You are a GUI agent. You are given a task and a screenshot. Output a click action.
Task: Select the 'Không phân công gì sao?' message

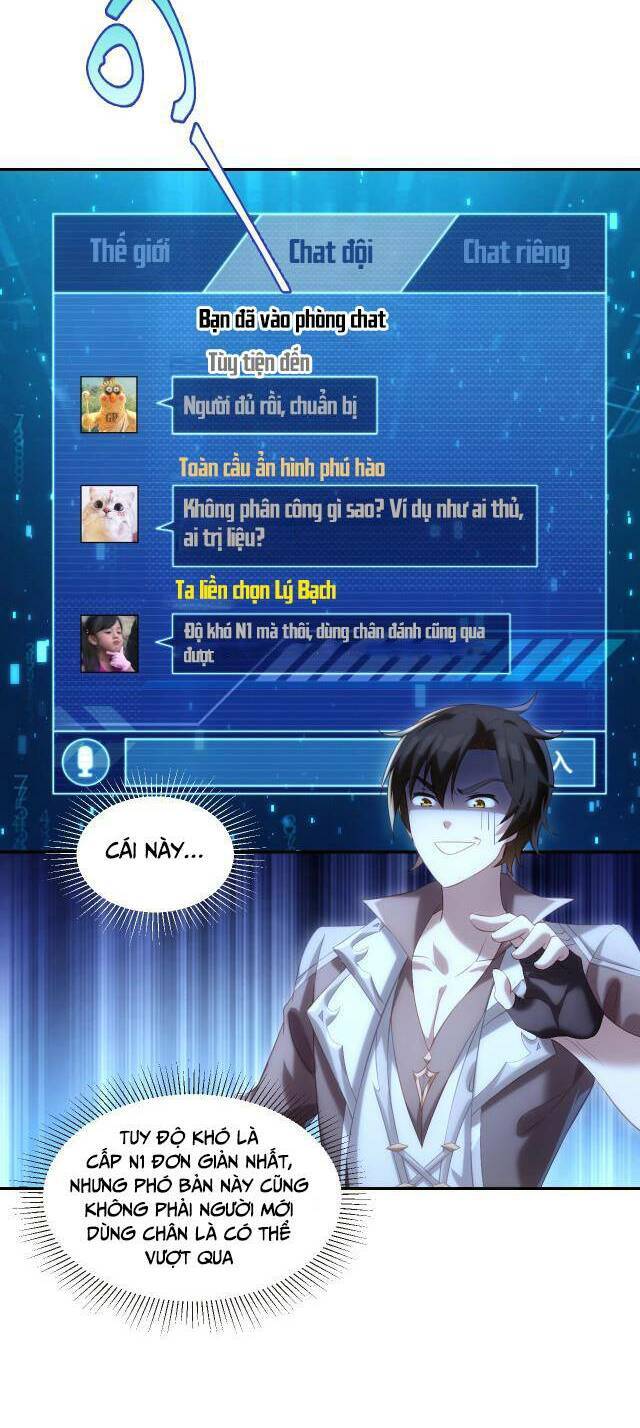[x=354, y=523]
